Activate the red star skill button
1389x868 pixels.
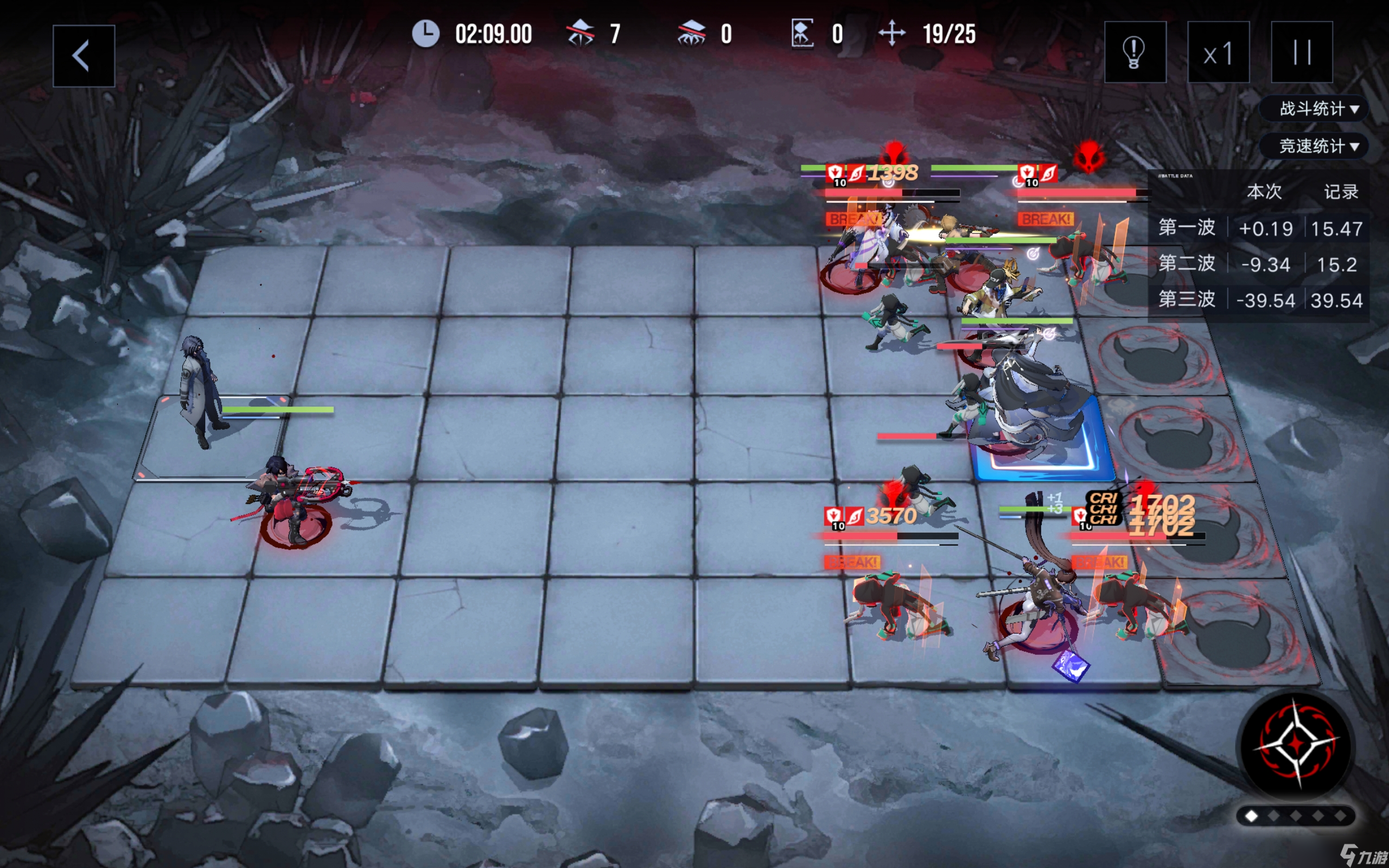point(1296,744)
